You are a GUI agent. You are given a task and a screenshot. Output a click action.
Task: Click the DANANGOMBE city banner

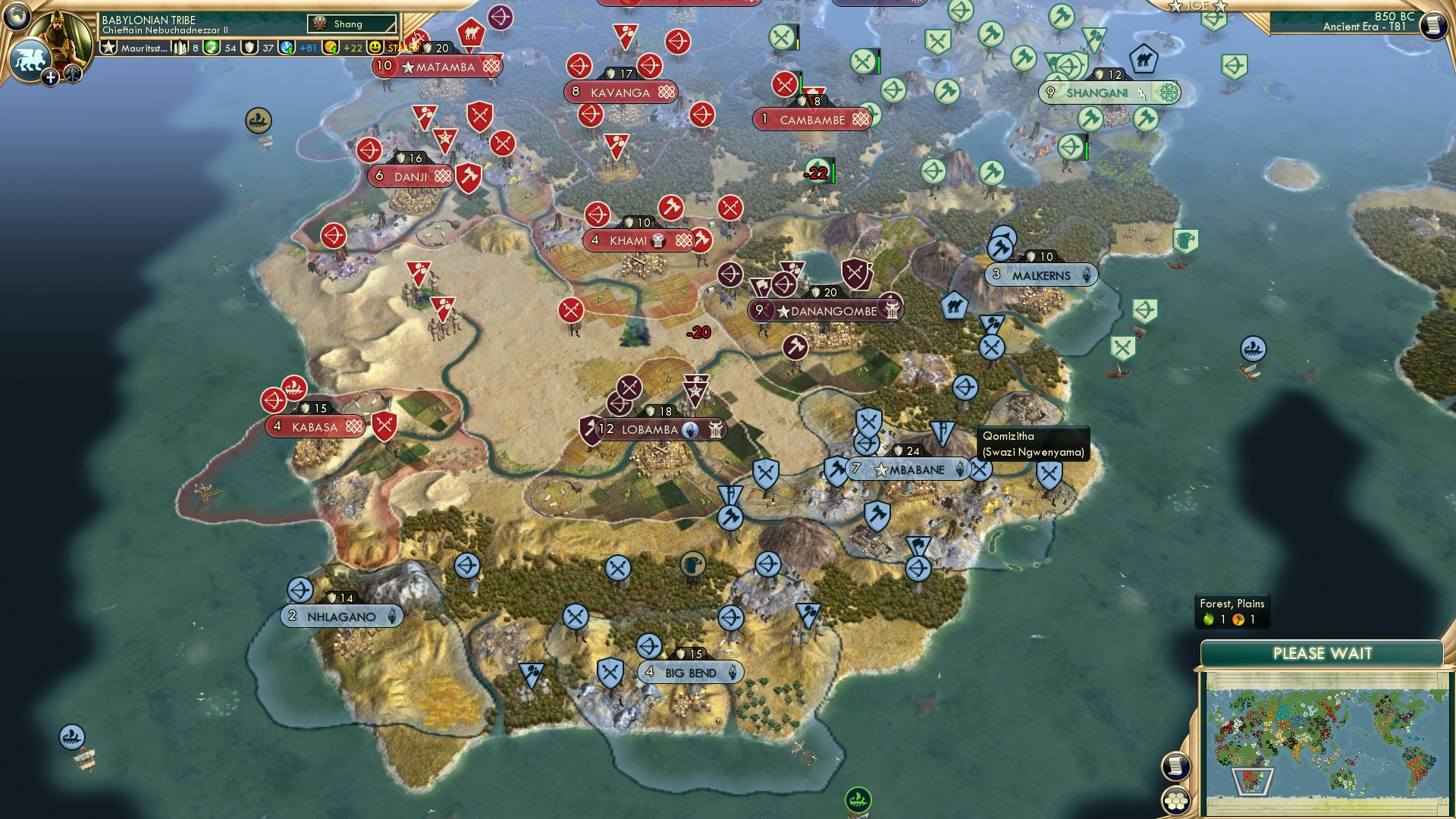click(x=827, y=309)
